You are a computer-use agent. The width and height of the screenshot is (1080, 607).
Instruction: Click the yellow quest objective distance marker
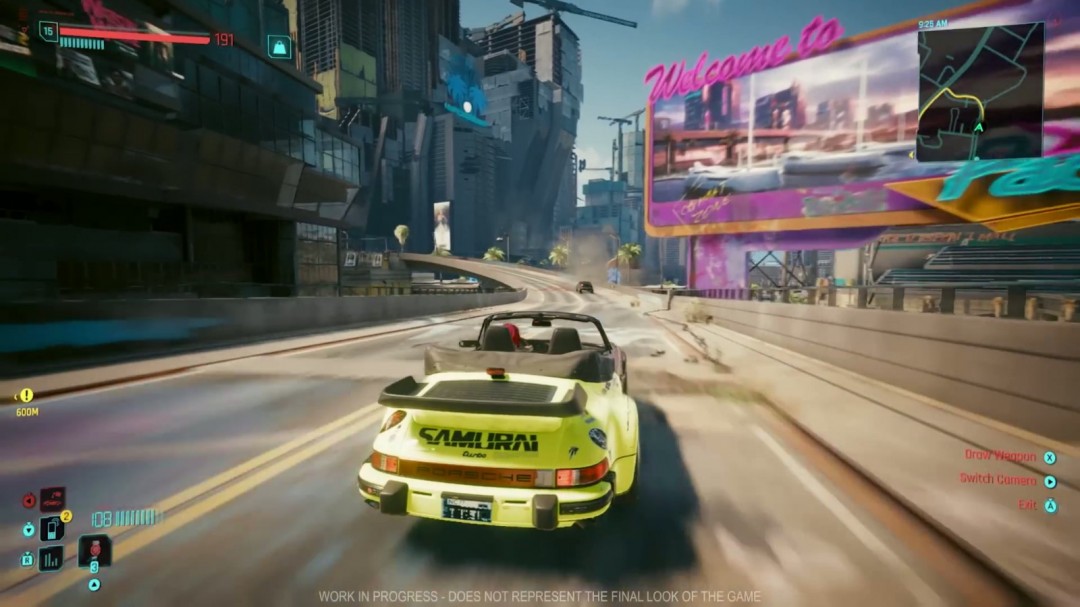(x=26, y=396)
